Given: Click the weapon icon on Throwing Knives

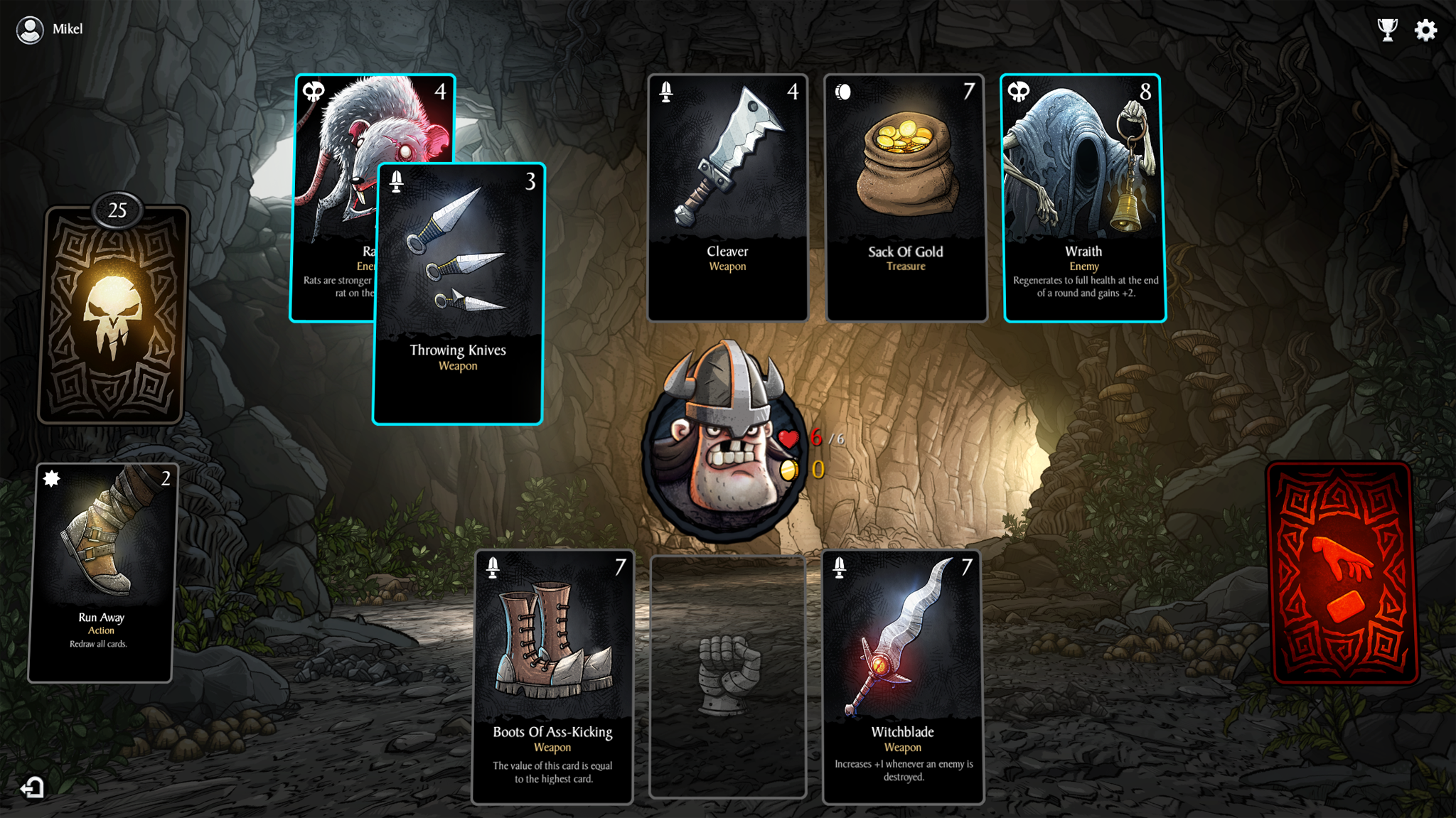Looking at the screenshot, I should coord(395,181).
